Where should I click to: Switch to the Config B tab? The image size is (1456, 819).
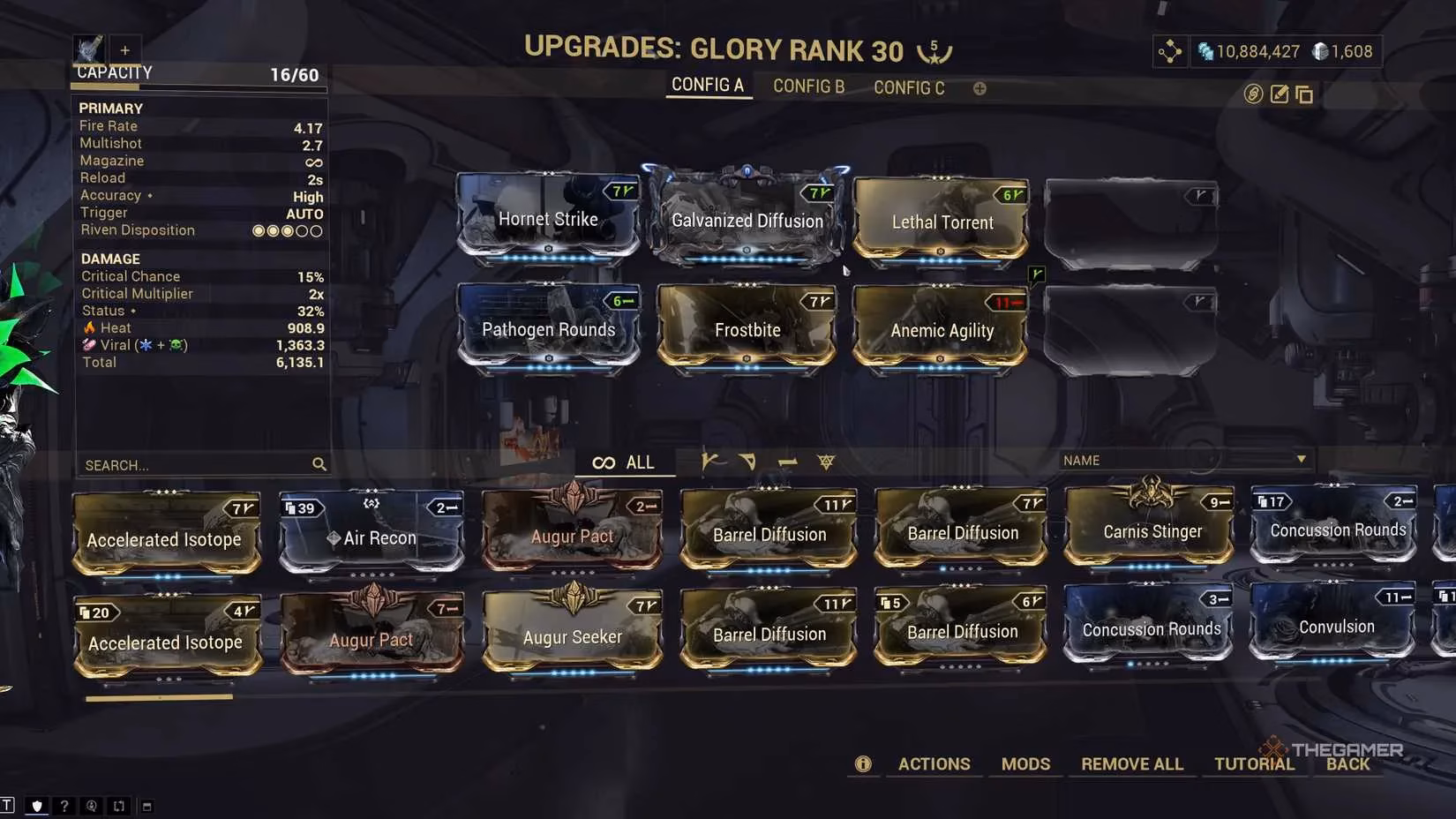tap(807, 86)
